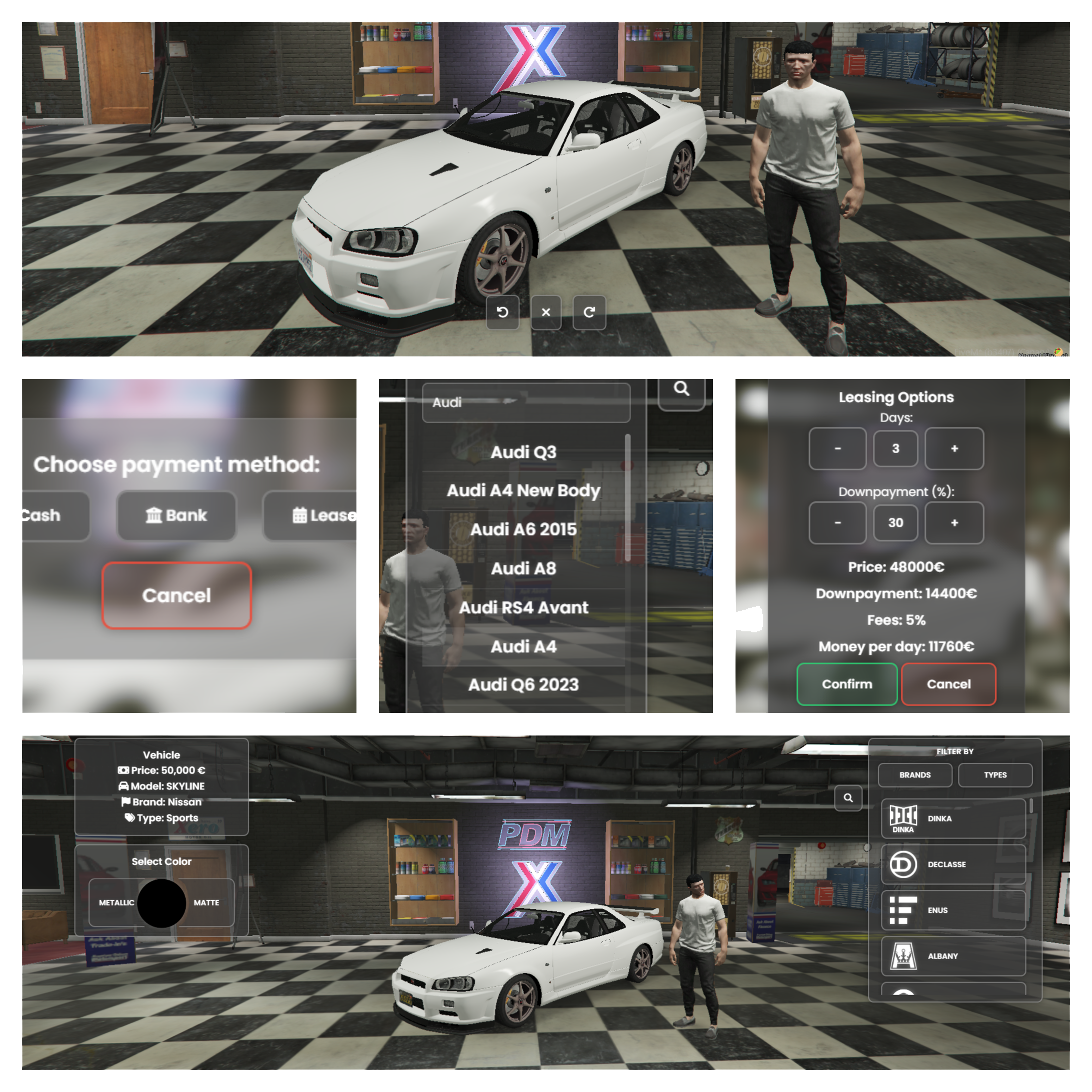Viewport: 1092px width, 1092px height.
Task: Select Audi RS4 Avant
Action: pos(523,608)
